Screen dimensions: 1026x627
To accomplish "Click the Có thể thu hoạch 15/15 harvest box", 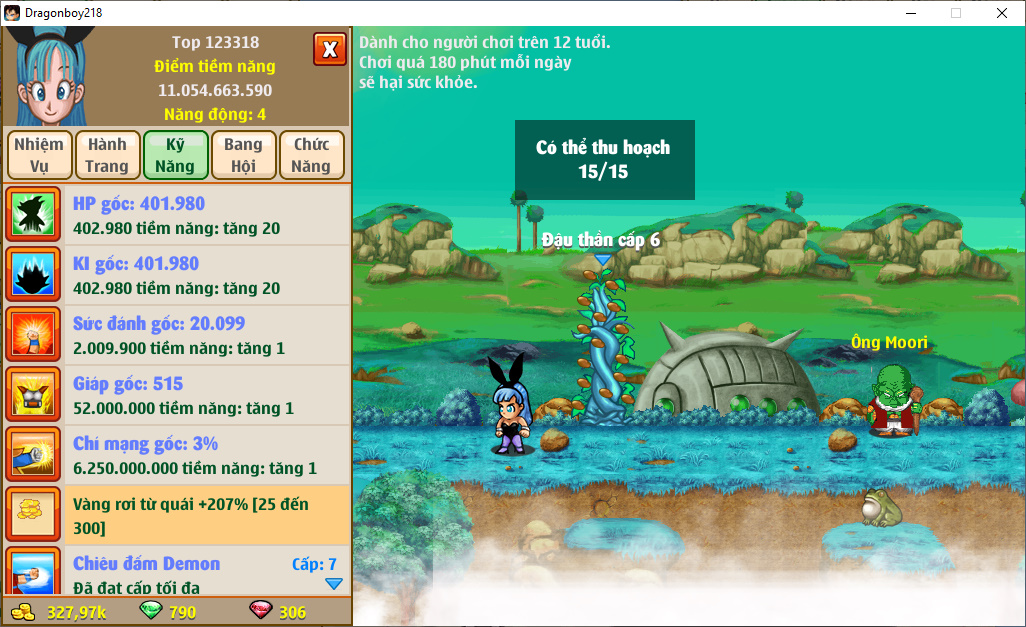I will (x=604, y=160).
